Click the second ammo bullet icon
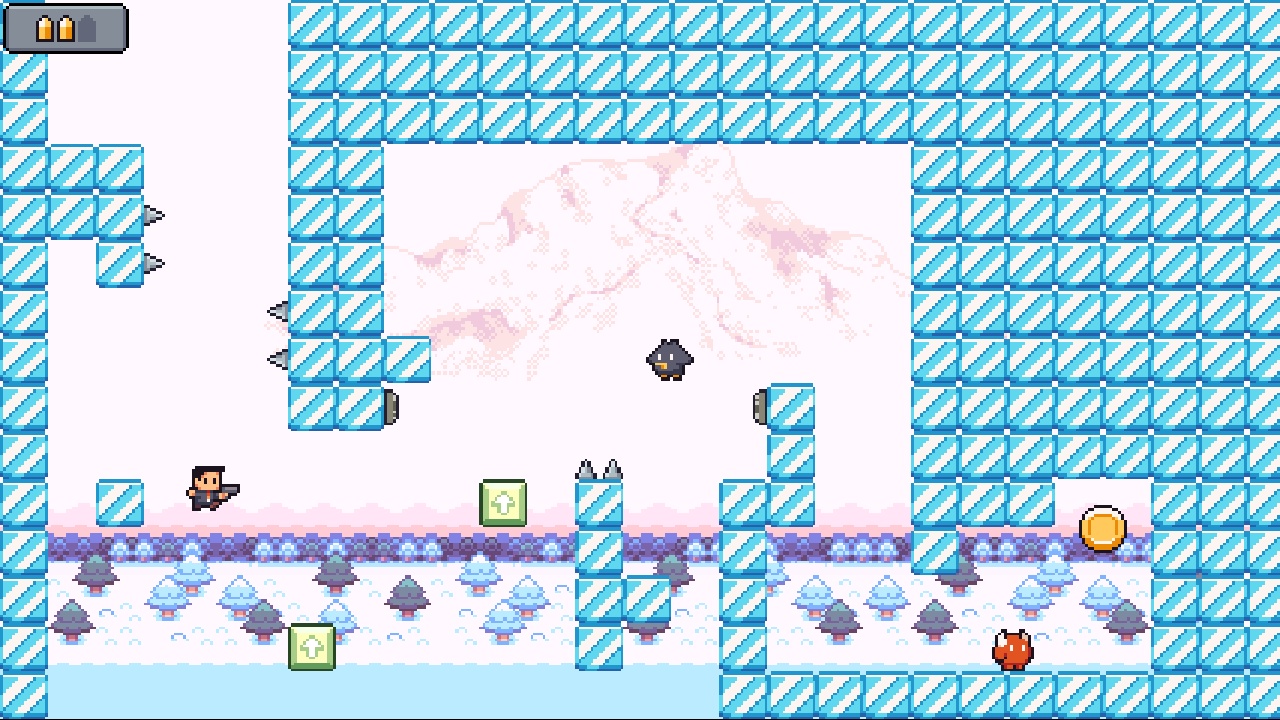1280x720 pixels. click(66, 27)
